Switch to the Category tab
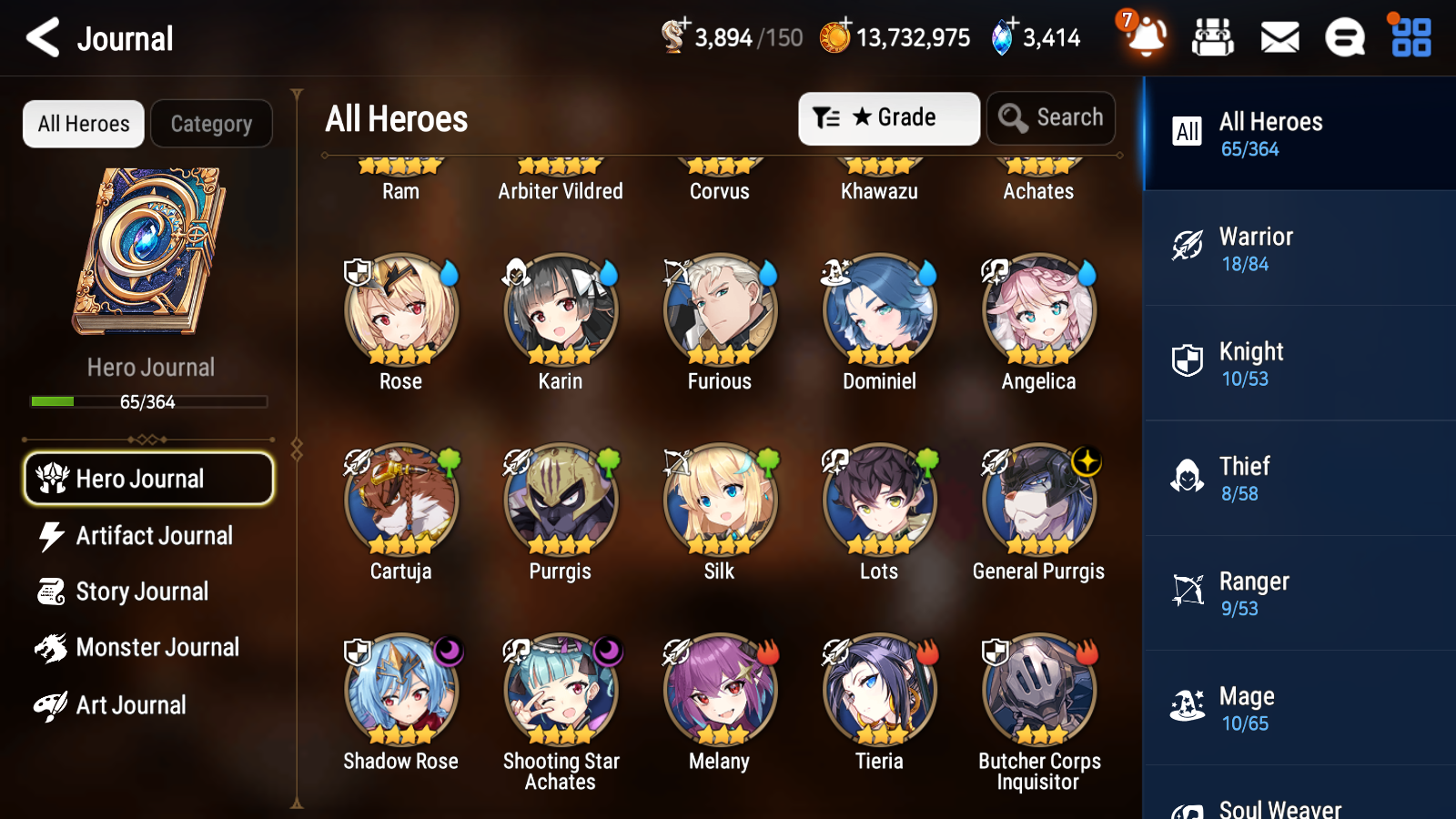The width and height of the screenshot is (1456, 819). (x=211, y=124)
